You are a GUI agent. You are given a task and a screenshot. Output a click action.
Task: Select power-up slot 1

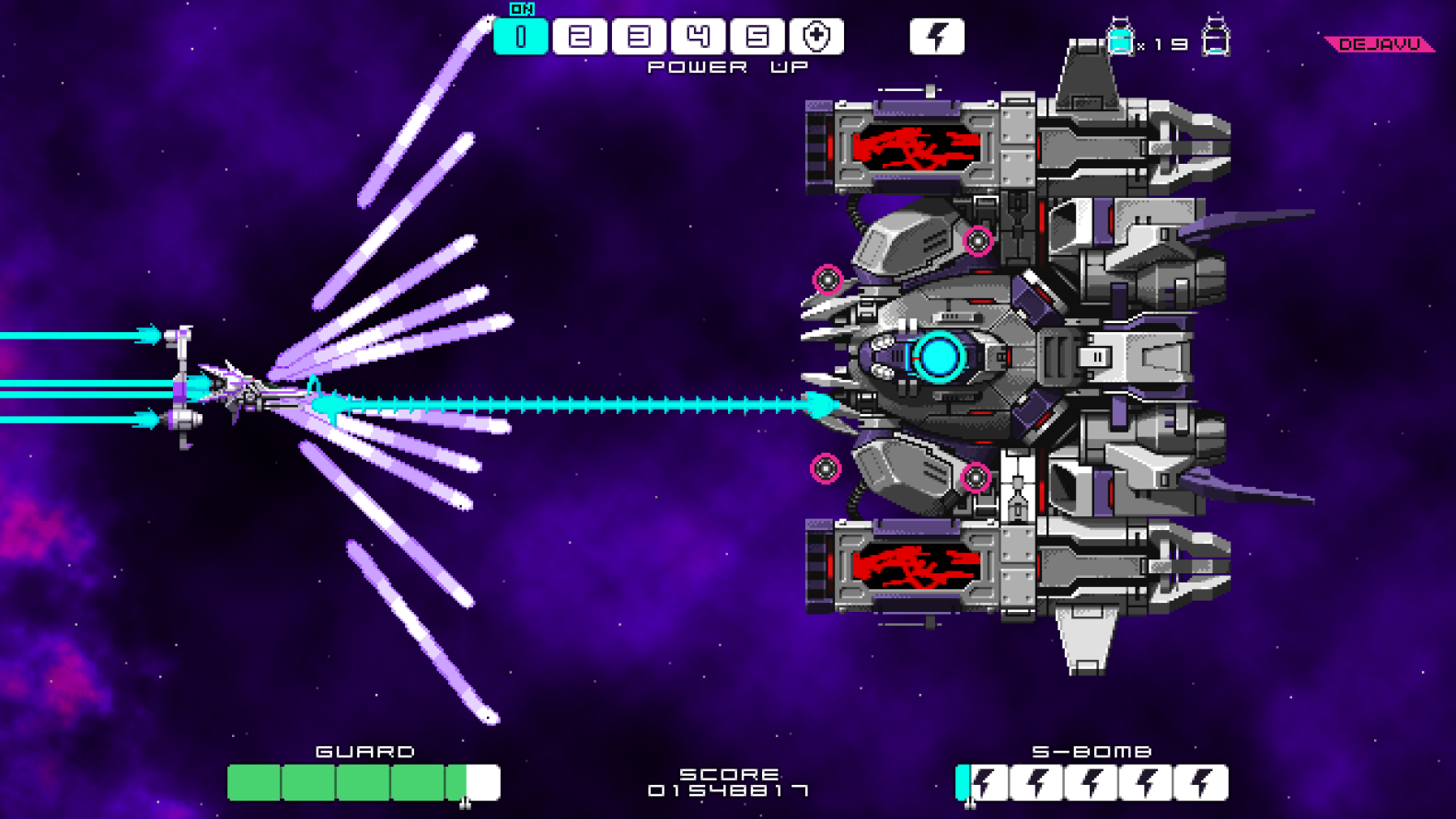tap(521, 37)
